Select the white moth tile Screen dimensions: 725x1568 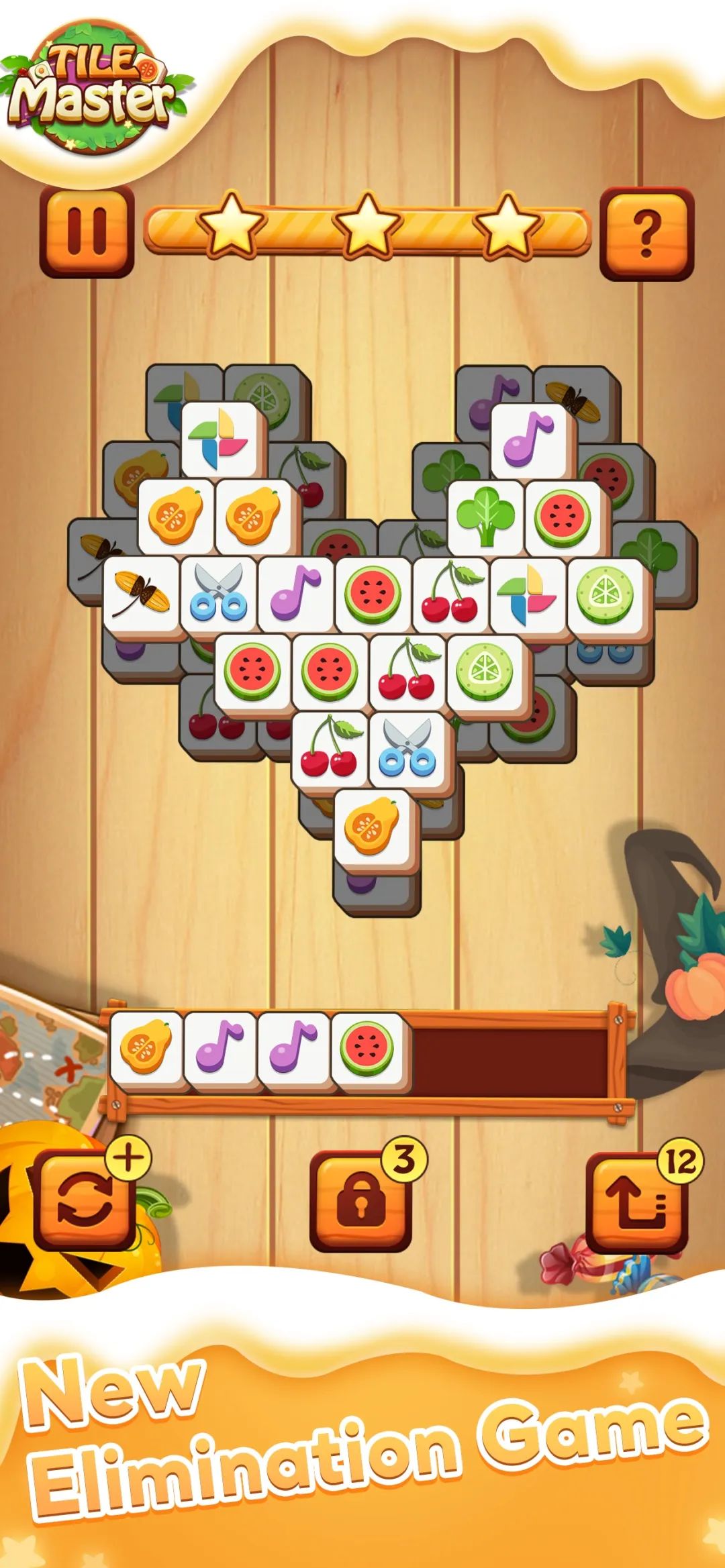(x=142, y=594)
